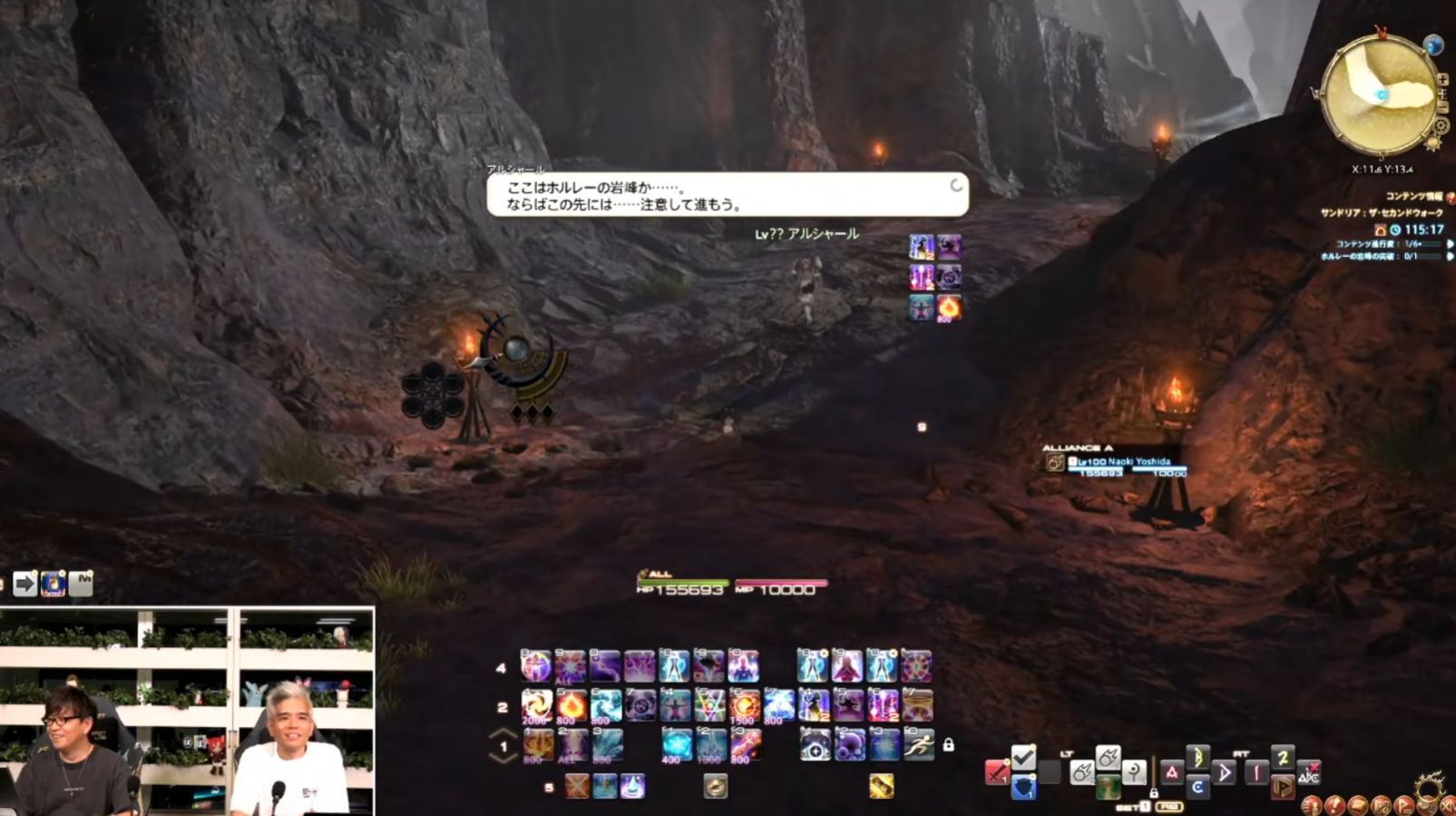Click the mog letter icon in the system tray

click(x=53, y=582)
